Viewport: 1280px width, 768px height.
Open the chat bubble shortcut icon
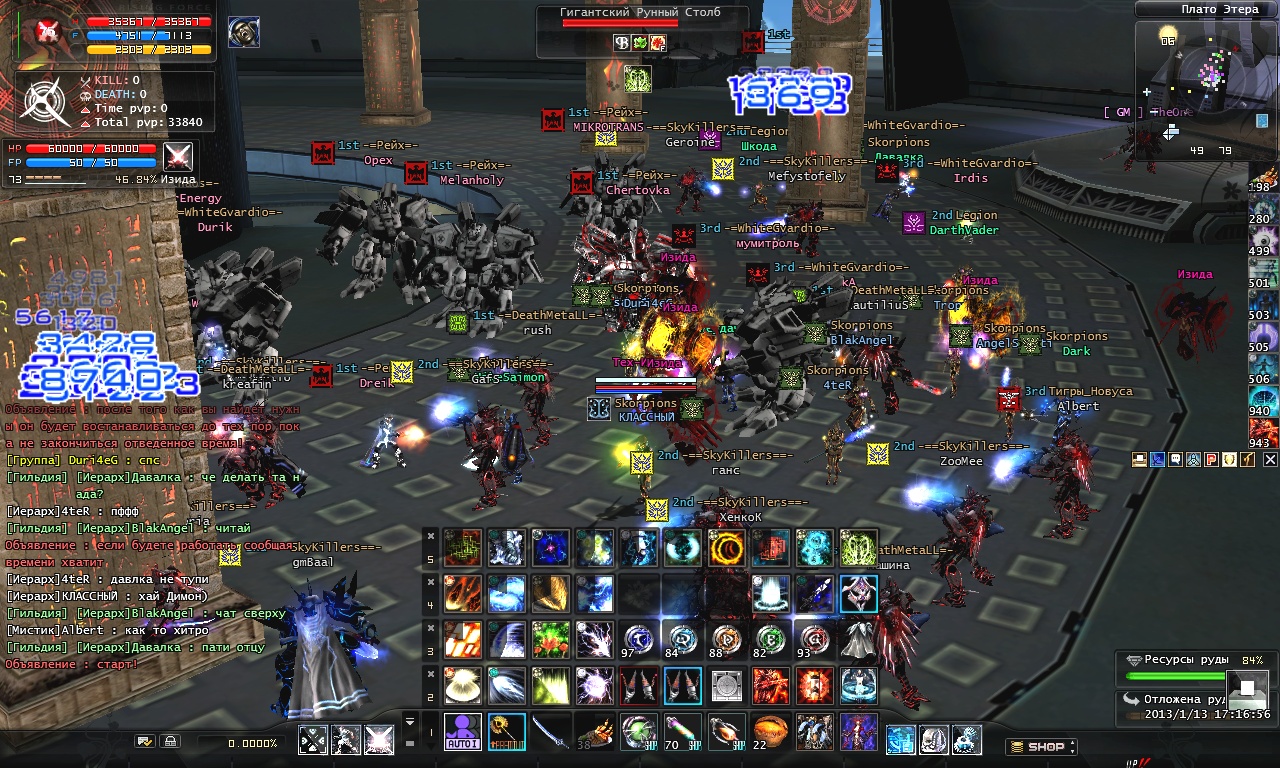pyautogui.click(x=1175, y=459)
